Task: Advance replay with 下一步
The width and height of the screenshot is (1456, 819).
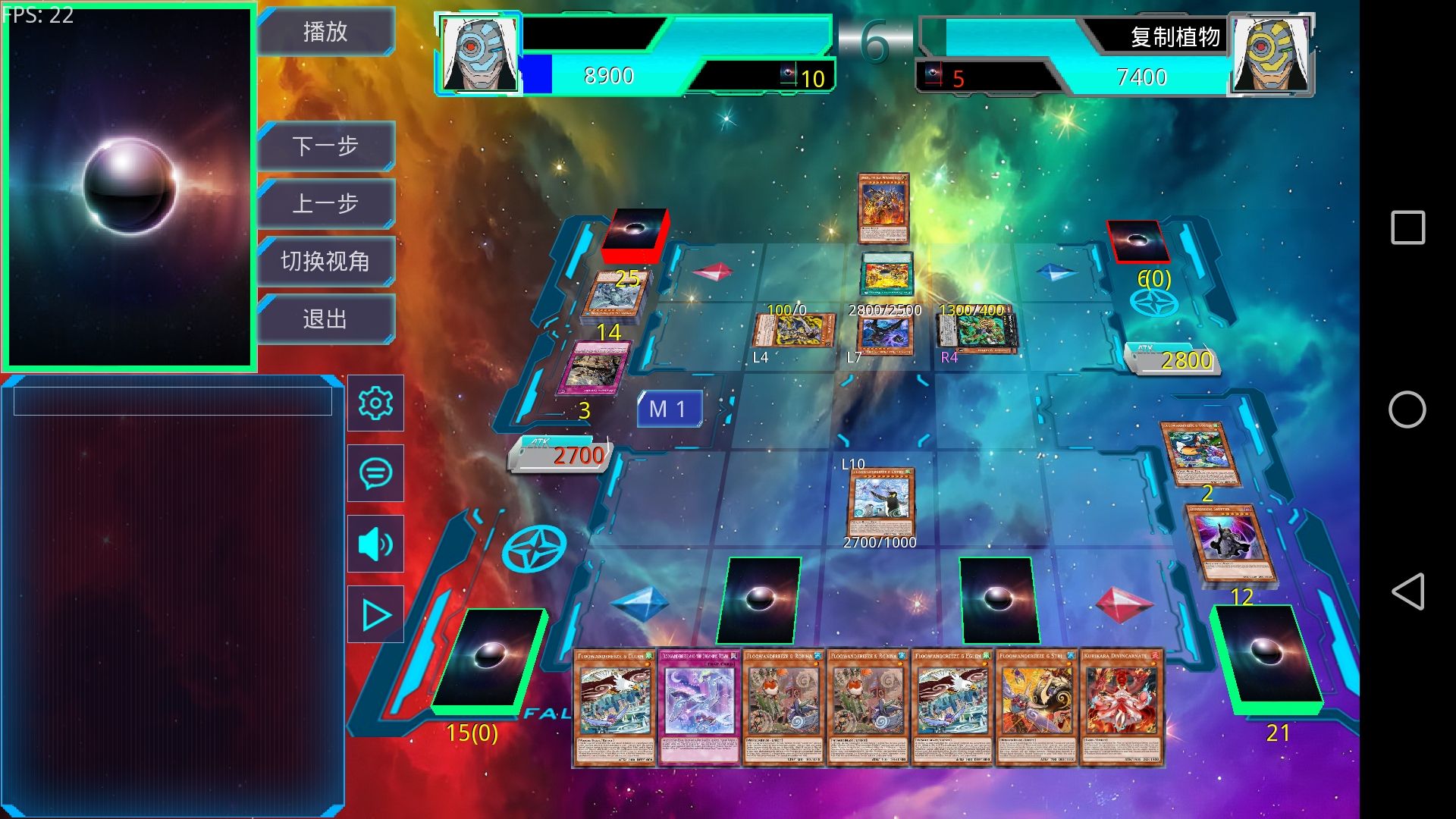Action: (x=325, y=146)
